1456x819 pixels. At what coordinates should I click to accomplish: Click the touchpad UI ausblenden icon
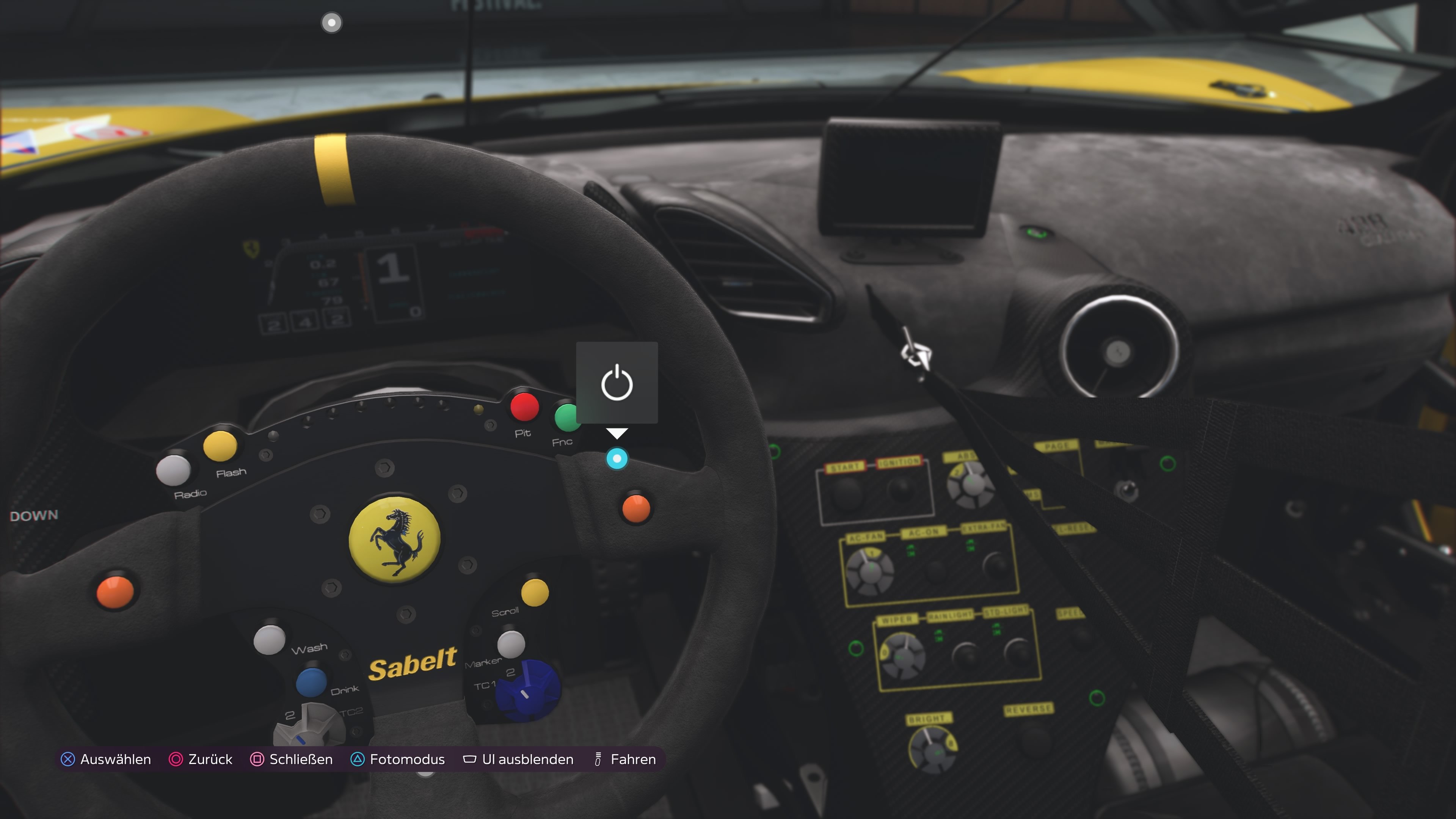[470, 759]
